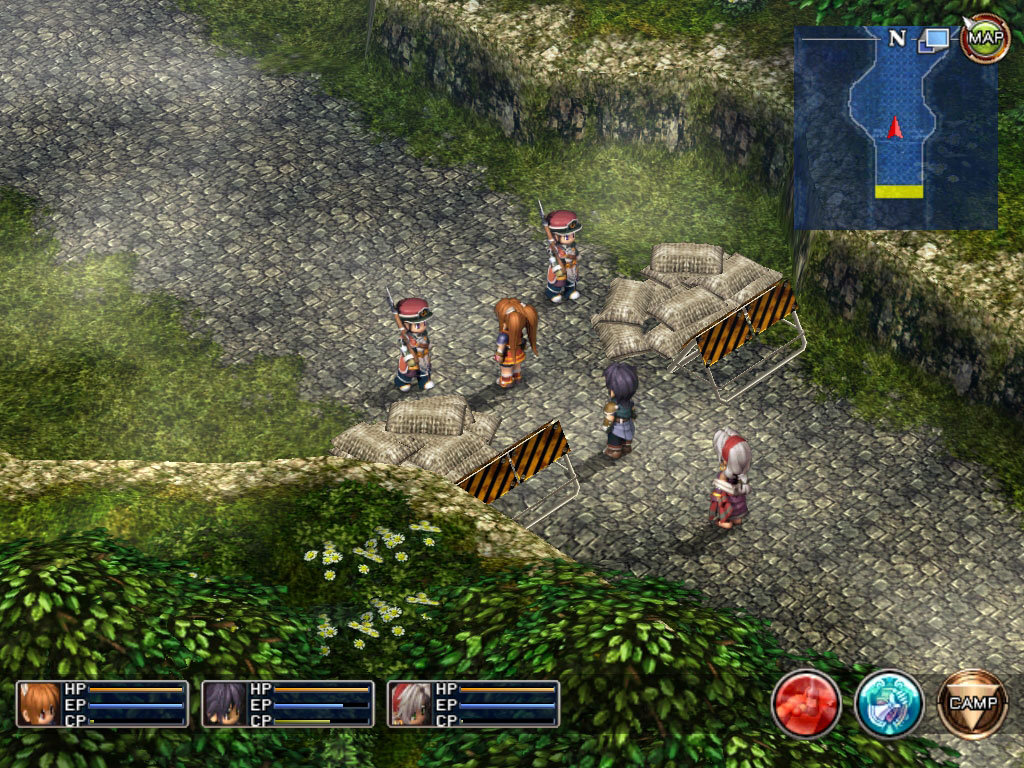Select the red round action button
Image resolution: width=1024 pixels, height=768 pixels.
[806, 704]
